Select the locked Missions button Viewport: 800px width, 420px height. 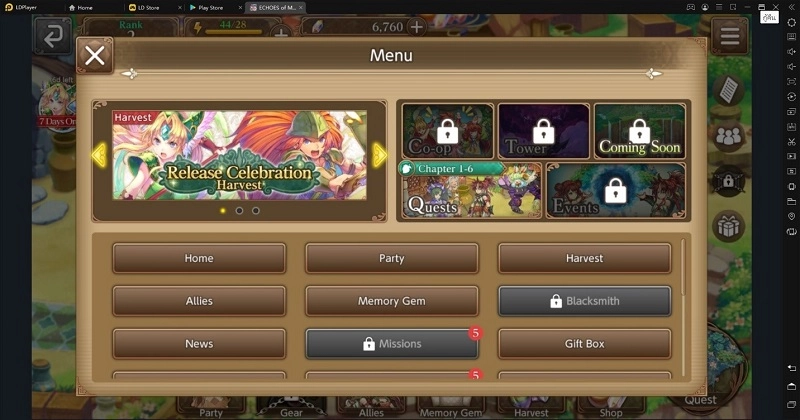(x=391, y=344)
